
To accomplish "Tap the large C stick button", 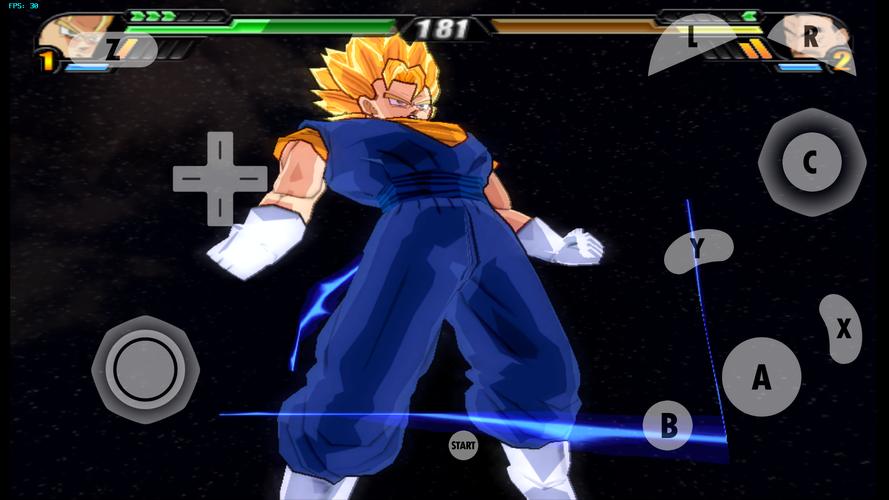I will (811, 162).
